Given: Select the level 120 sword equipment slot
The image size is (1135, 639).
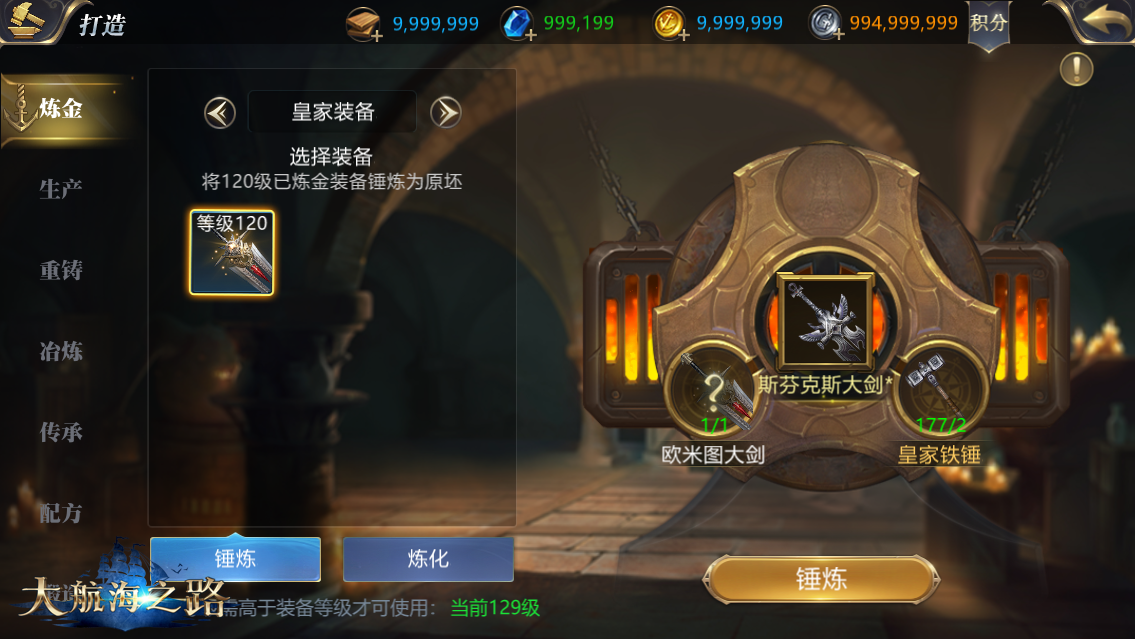Looking at the screenshot, I should click(232, 253).
